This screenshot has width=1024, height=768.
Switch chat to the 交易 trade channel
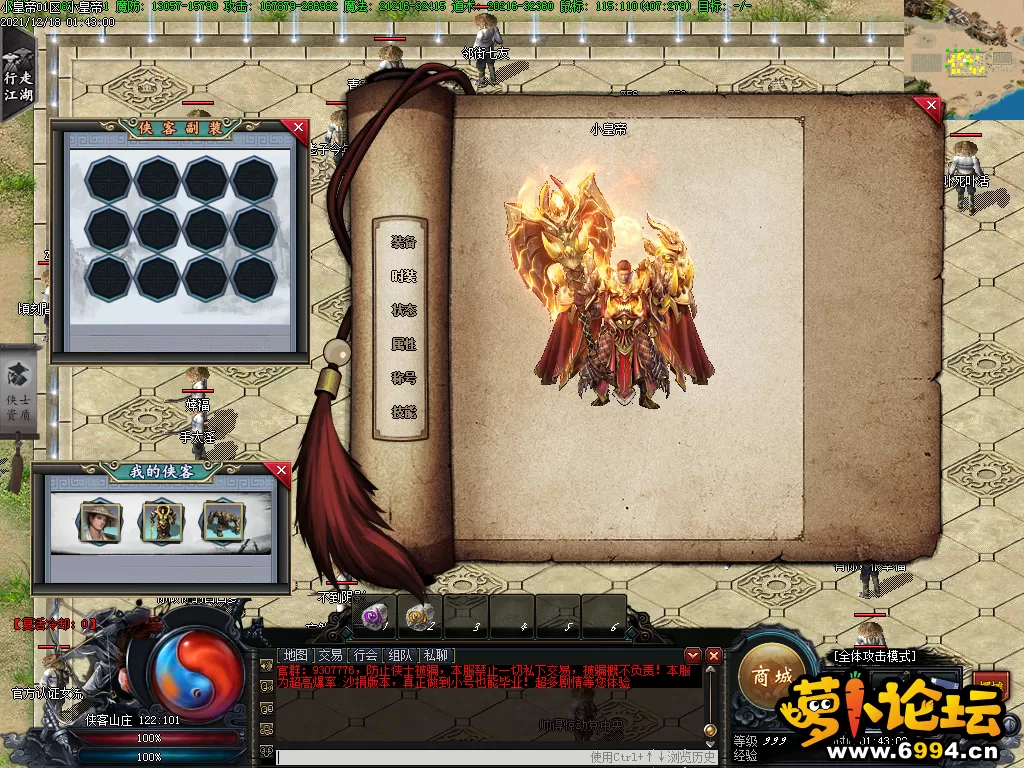(330, 655)
